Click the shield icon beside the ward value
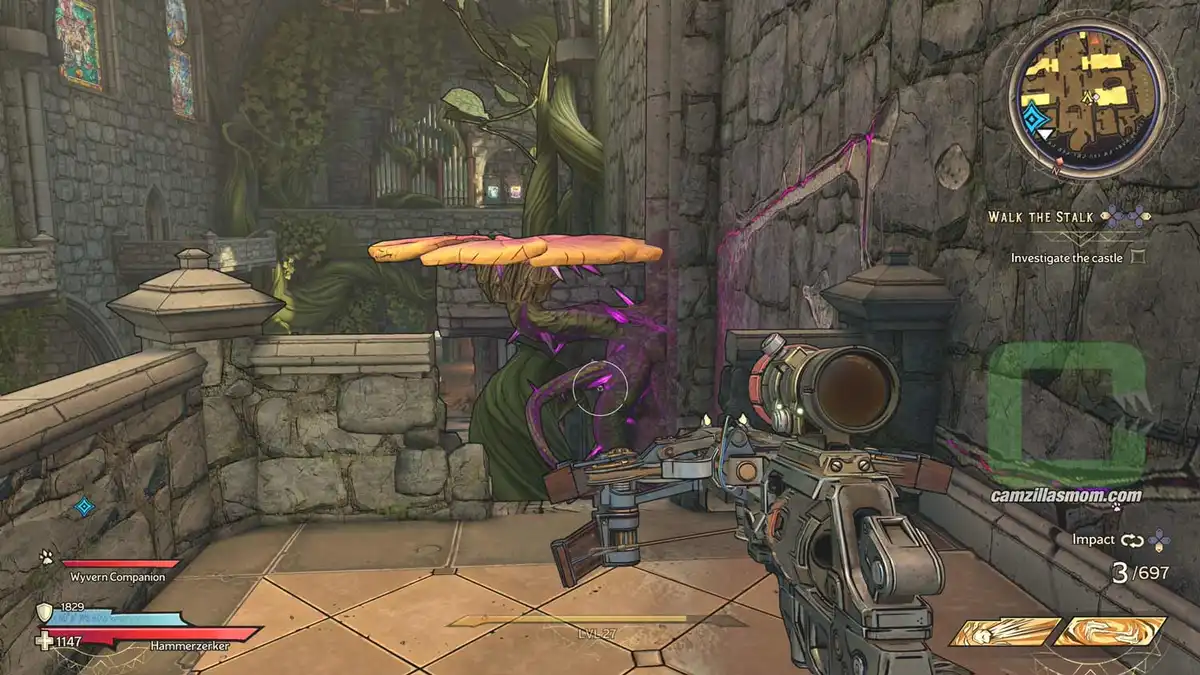The image size is (1200, 675). pyautogui.click(x=45, y=612)
